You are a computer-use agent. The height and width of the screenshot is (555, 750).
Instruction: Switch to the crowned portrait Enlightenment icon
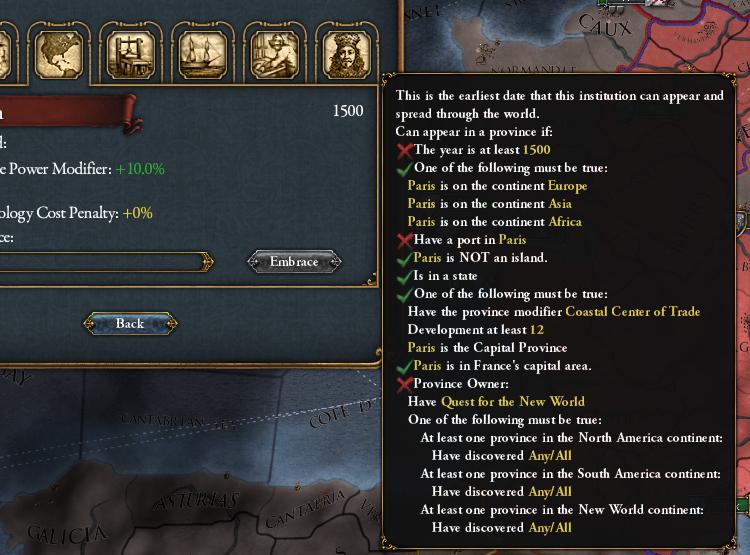[x=342, y=54]
